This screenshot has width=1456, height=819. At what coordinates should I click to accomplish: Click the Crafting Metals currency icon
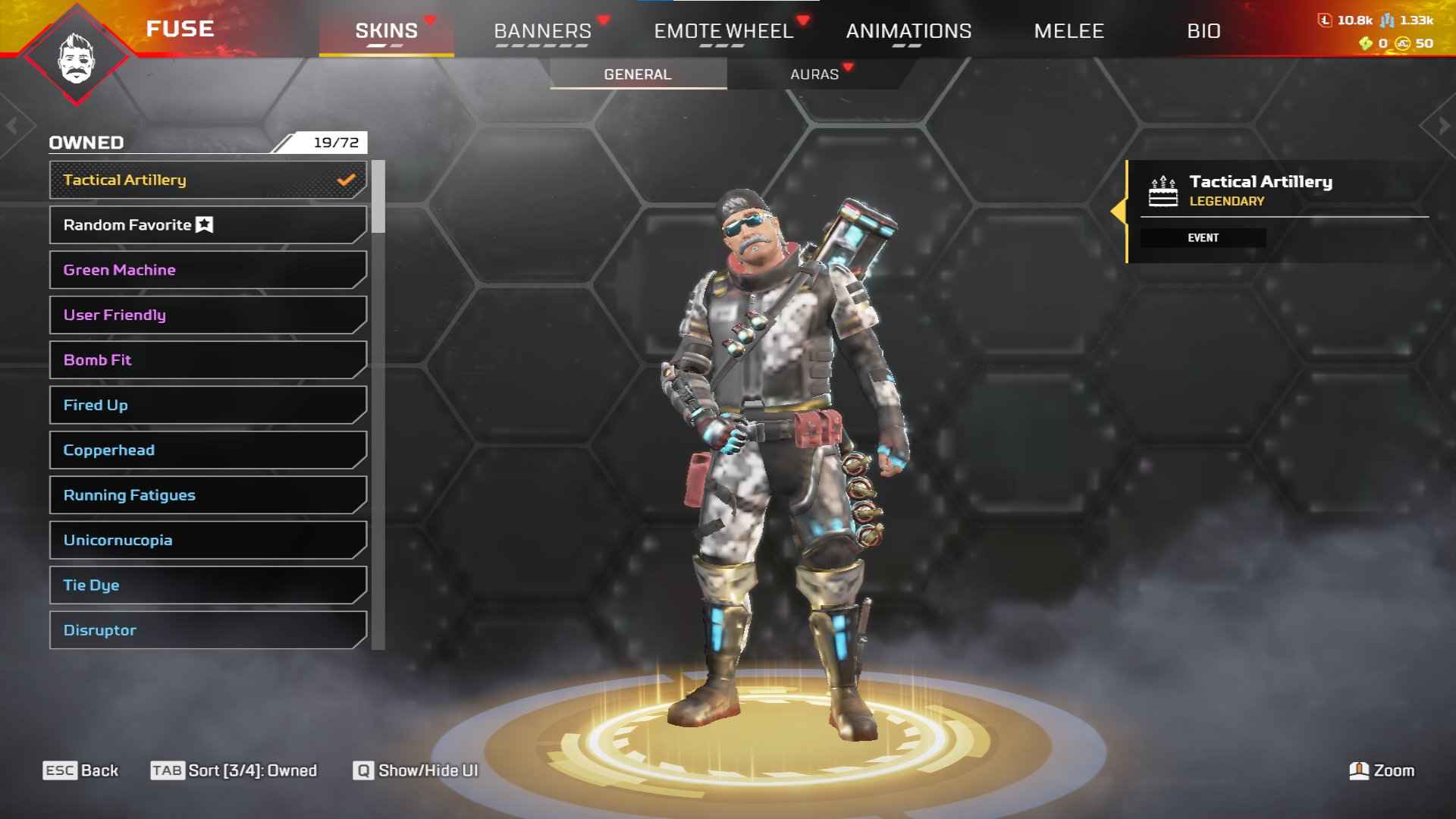pyautogui.click(x=1387, y=21)
